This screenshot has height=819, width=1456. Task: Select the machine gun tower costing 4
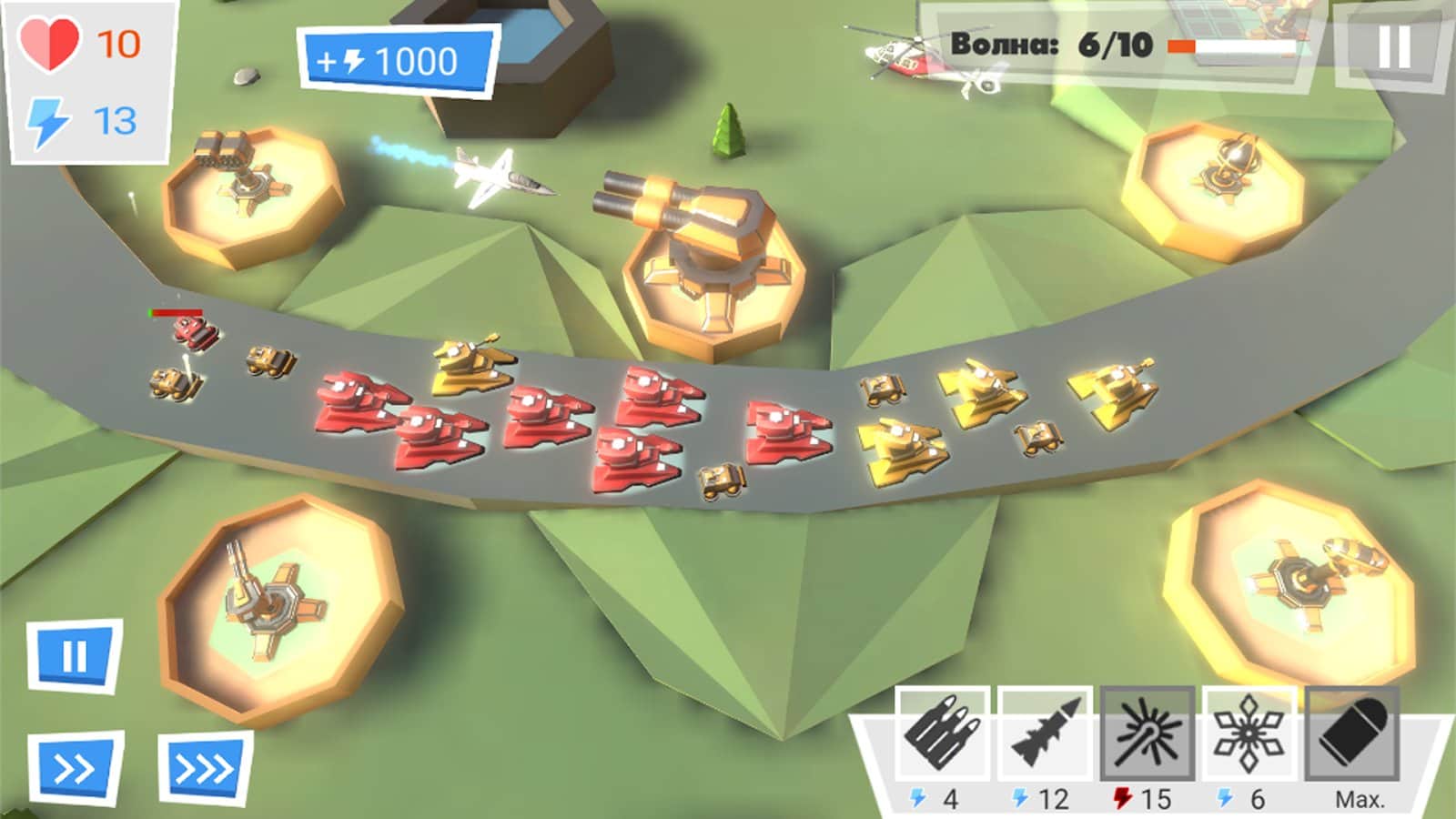pos(942,733)
